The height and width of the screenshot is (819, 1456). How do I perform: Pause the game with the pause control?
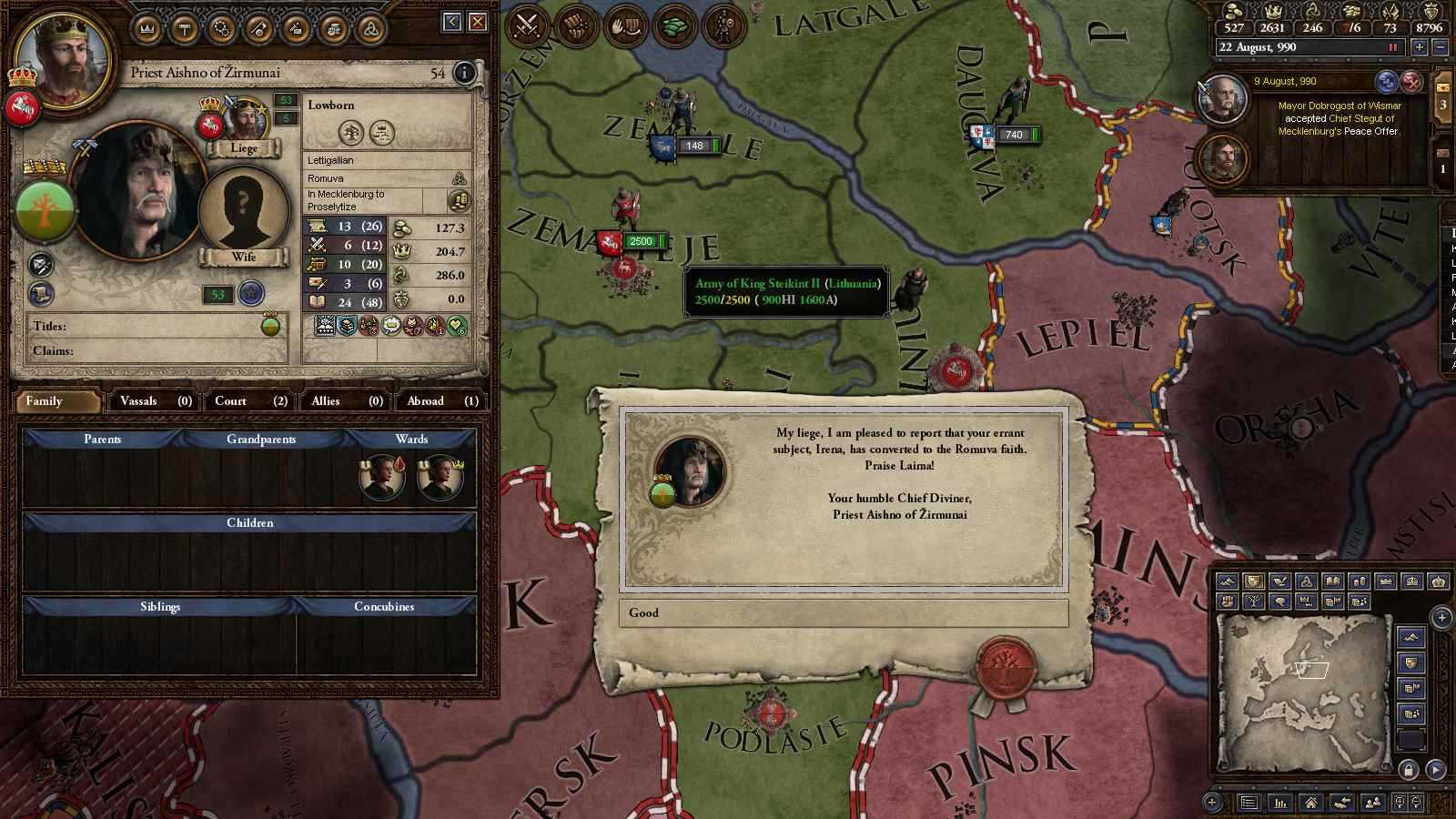pos(1394,48)
